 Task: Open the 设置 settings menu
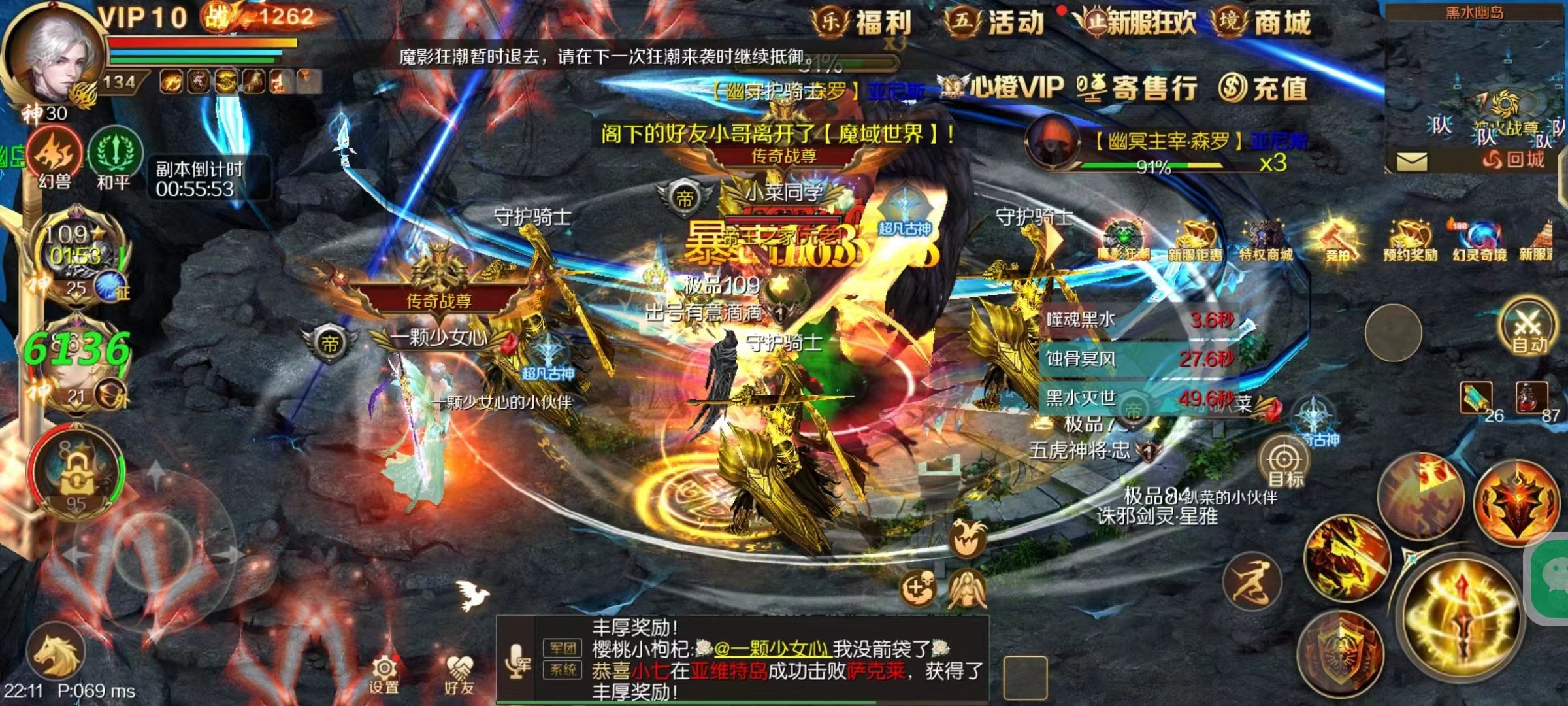pos(384,675)
